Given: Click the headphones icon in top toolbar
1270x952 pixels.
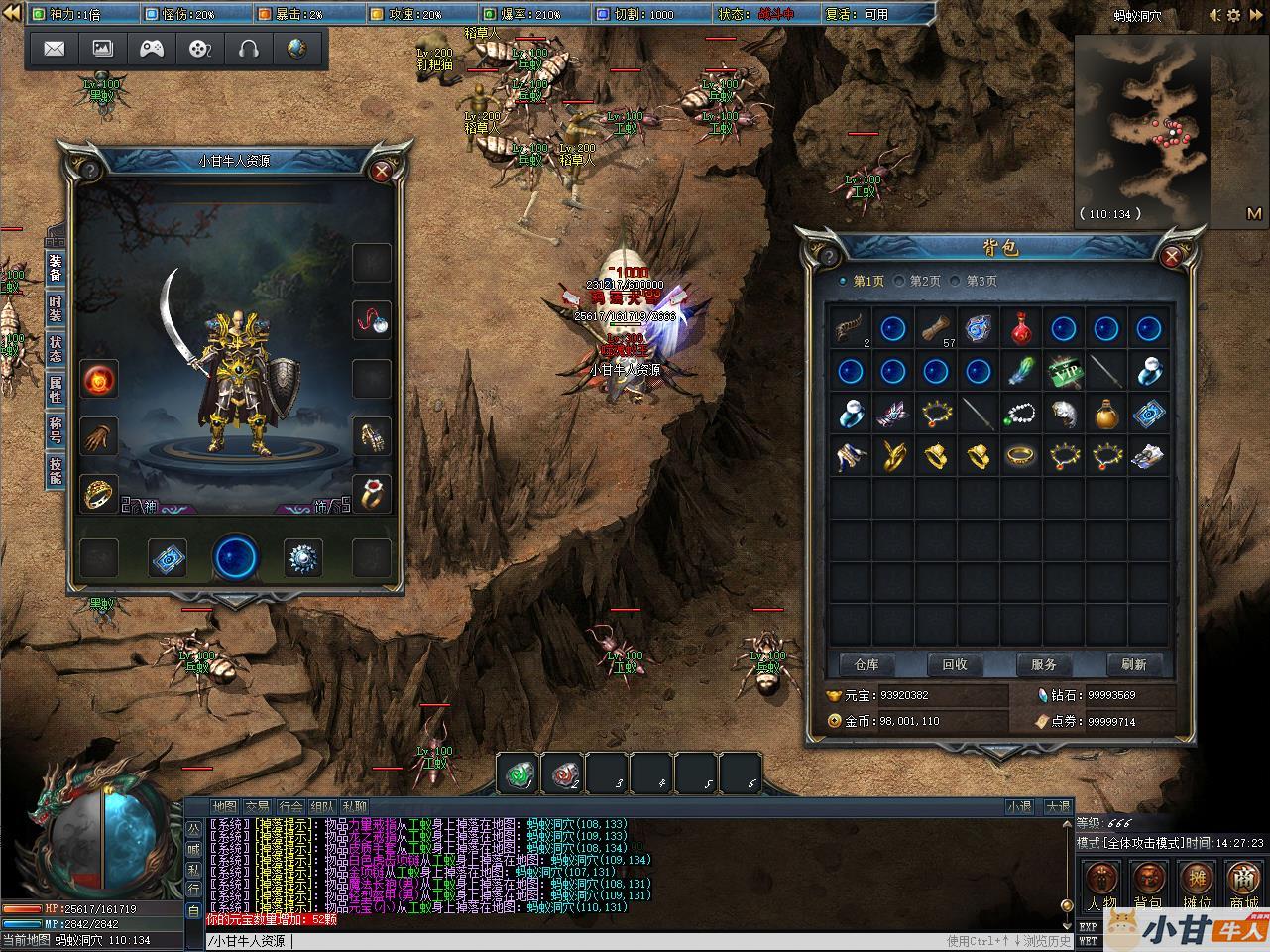Looking at the screenshot, I should click(248, 49).
